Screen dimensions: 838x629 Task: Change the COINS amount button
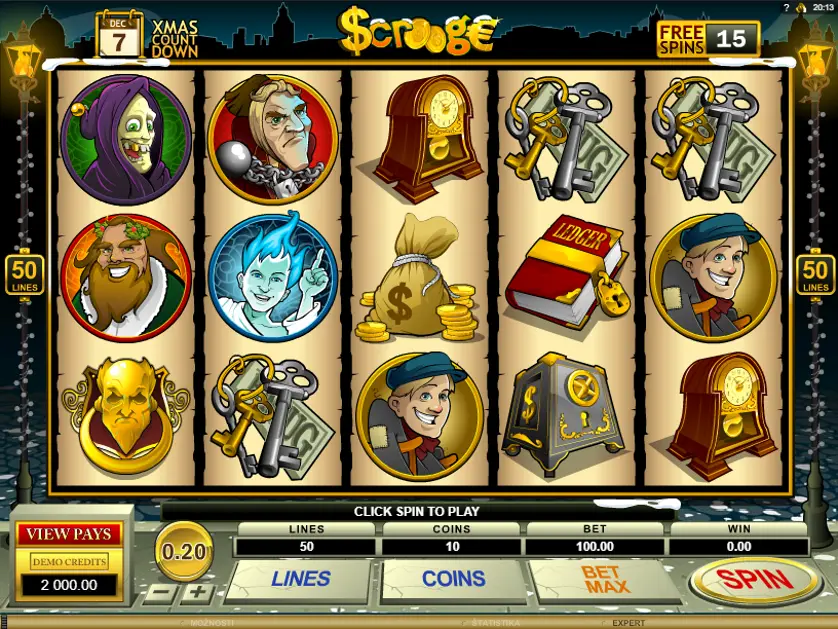pos(453,579)
